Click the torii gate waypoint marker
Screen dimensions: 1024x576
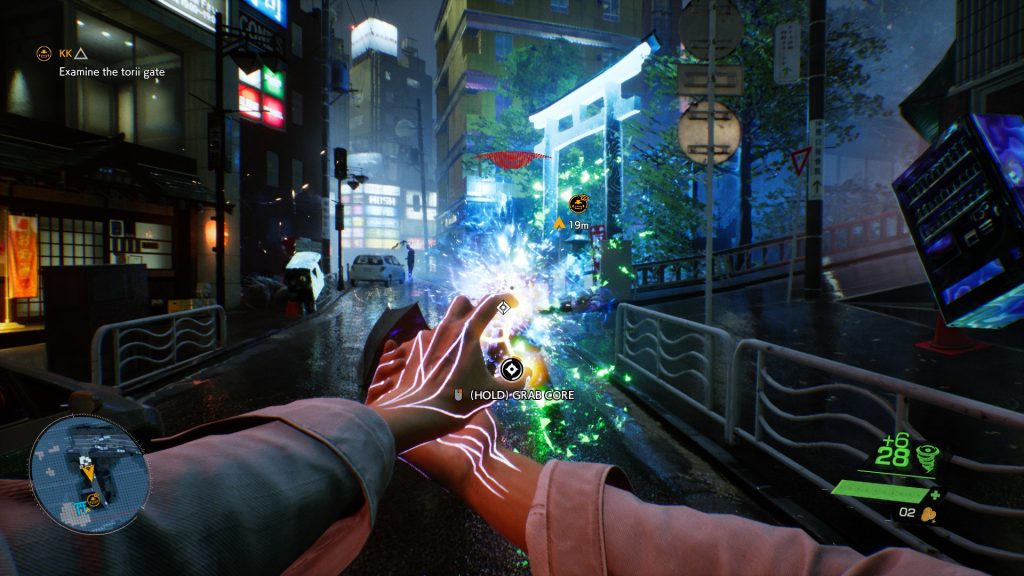point(578,204)
